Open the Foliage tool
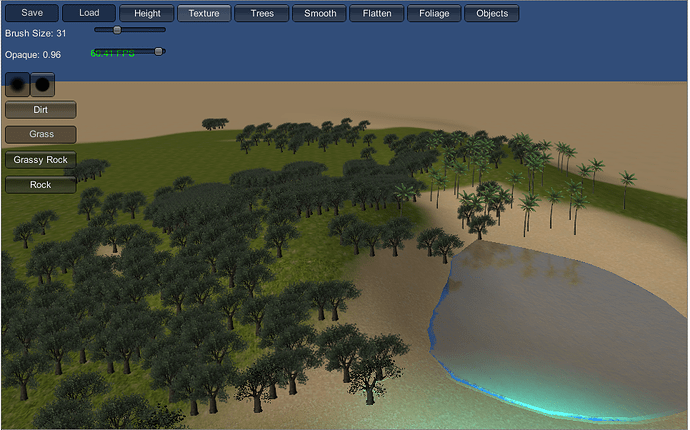Screen dimensions: 690x430 pyautogui.click(x=435, y=14)
